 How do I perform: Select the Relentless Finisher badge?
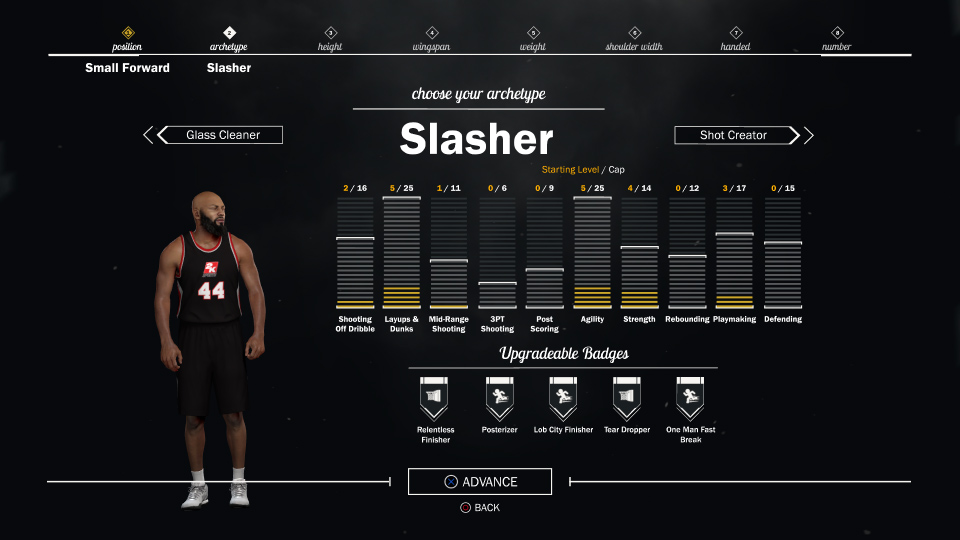[435, 400]
